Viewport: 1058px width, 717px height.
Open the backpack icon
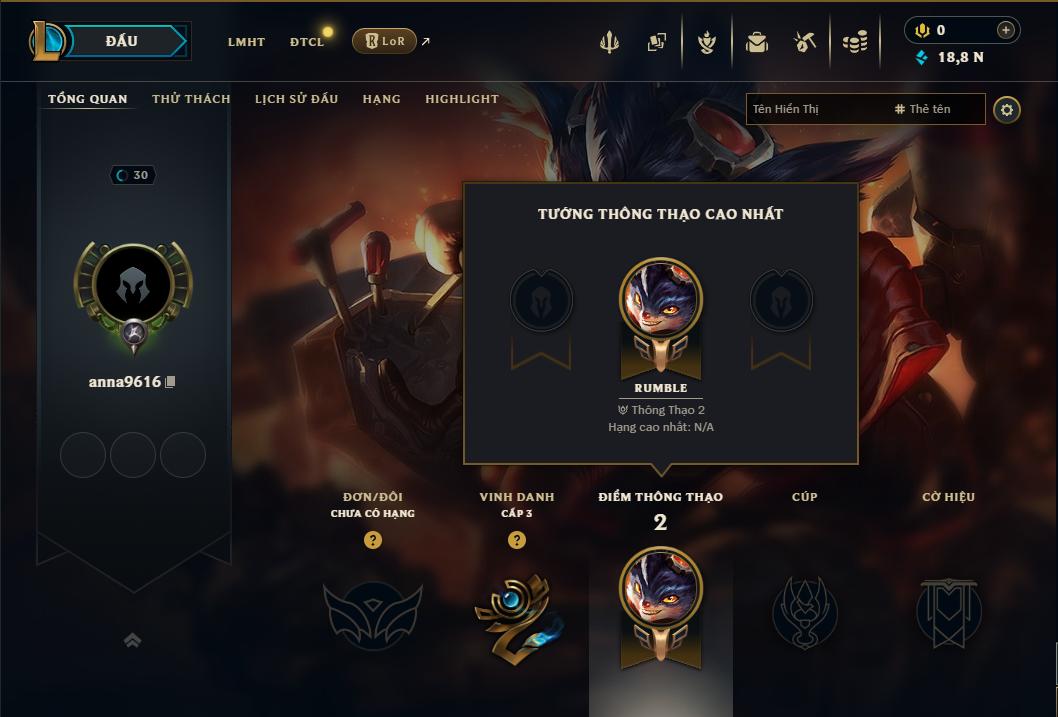(x=757, y=42)
